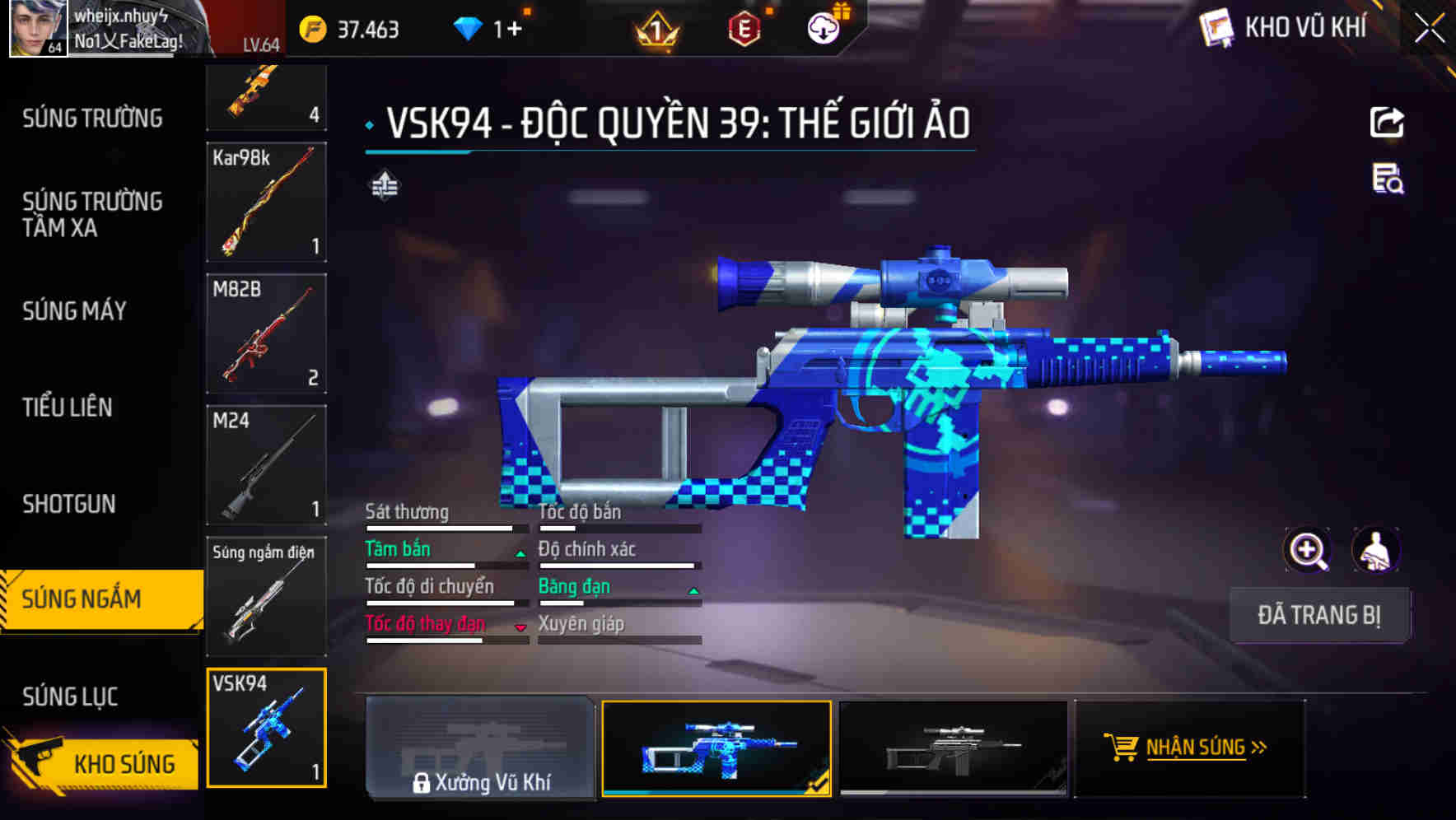Select the Kar98k weapon thumbnail
This screenshot has height=820, width=1456.
point(266,203)
